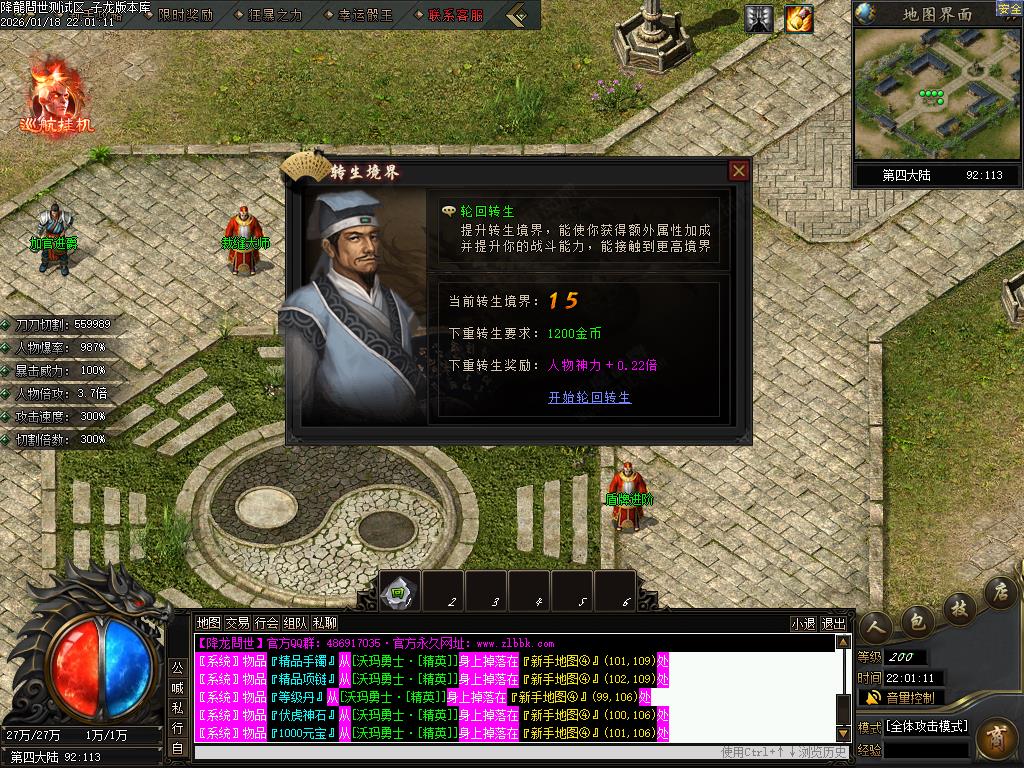Close the 转生境界 reincarnation window
This screenshot has width=1024, height=768.
(739, 171)
